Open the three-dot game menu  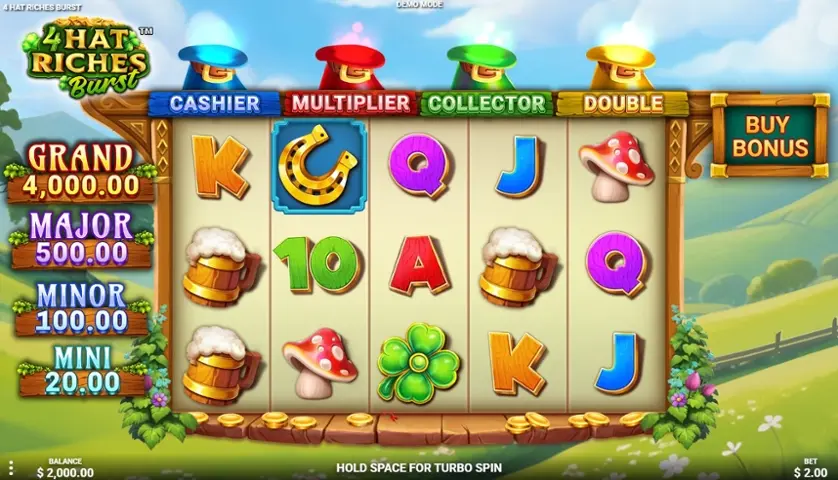(11, 467)
